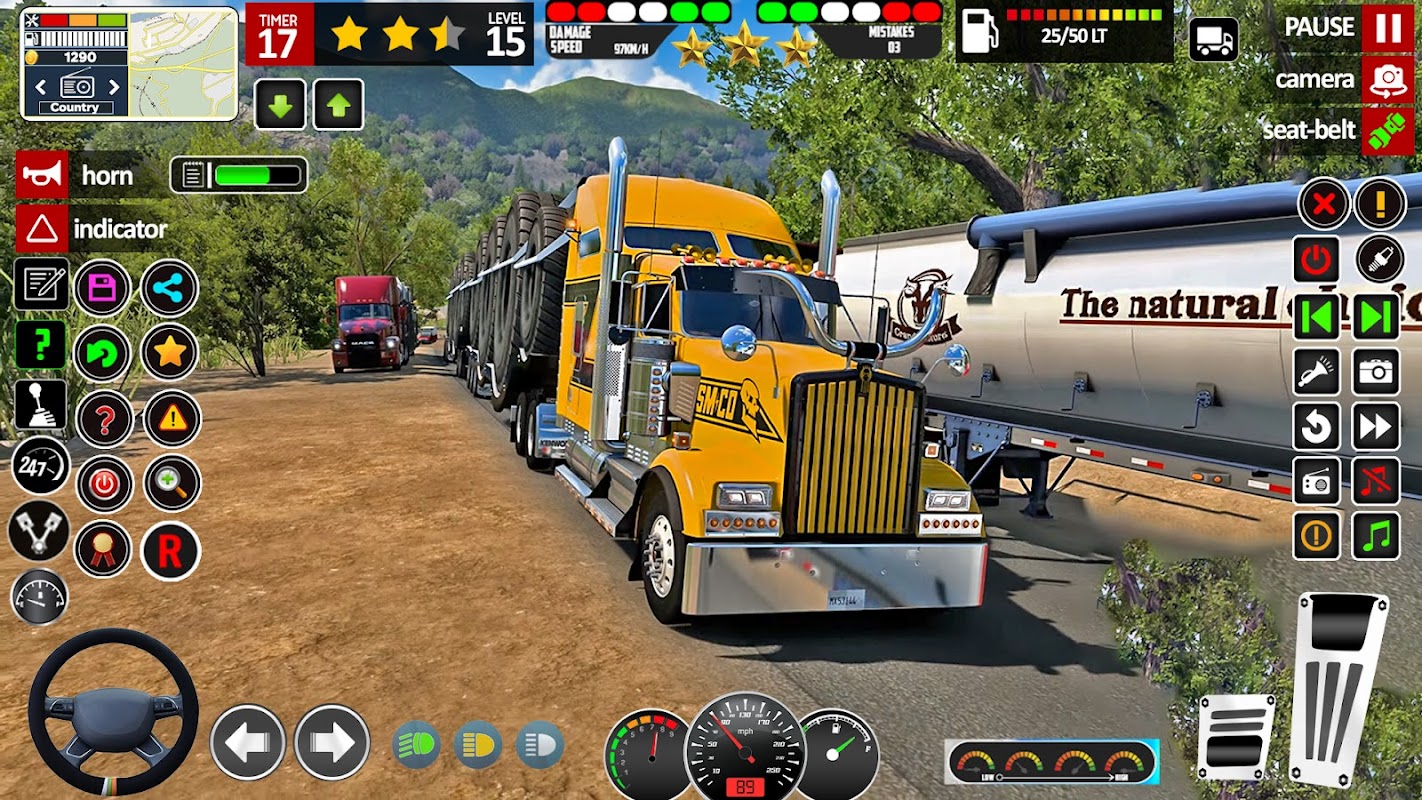Fasten the seat-belt button
Screen dimensions: 1422x800
pyautogui.click(x=1387, y=131)
